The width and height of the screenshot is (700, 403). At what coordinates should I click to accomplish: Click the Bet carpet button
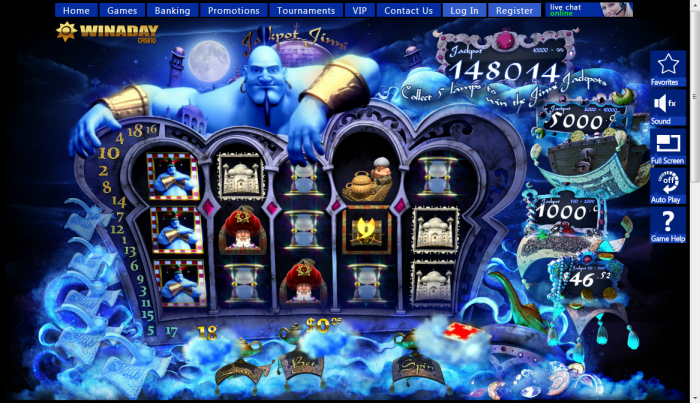coord(303,366)
